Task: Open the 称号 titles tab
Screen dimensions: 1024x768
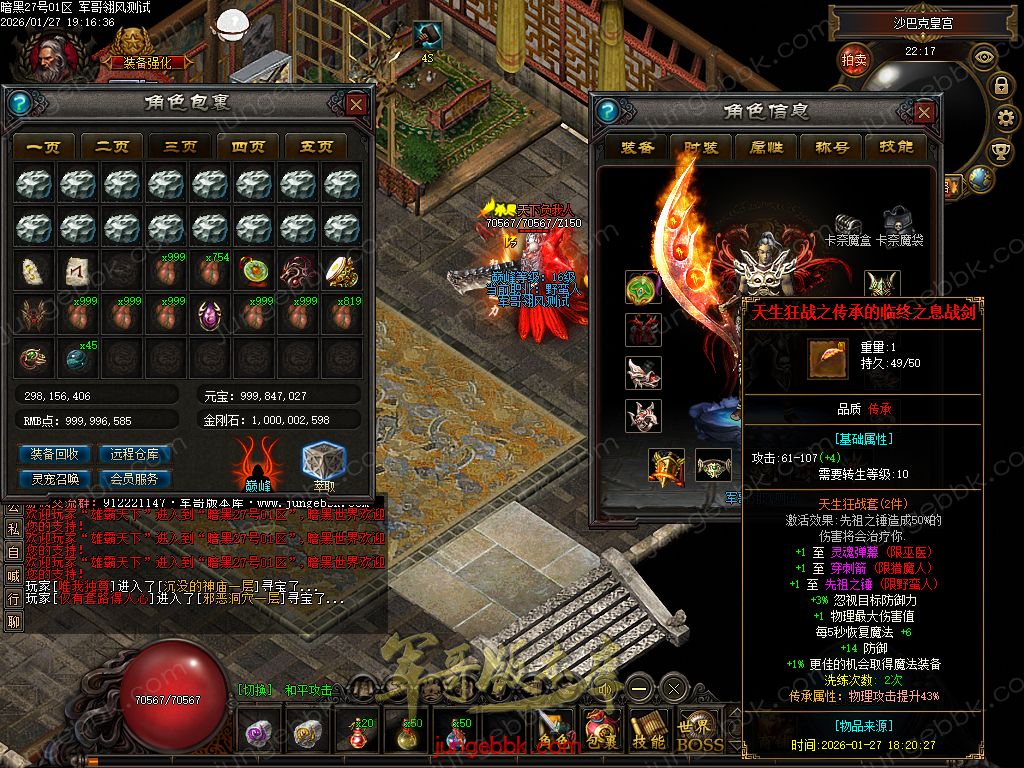Action: [832, 147]
